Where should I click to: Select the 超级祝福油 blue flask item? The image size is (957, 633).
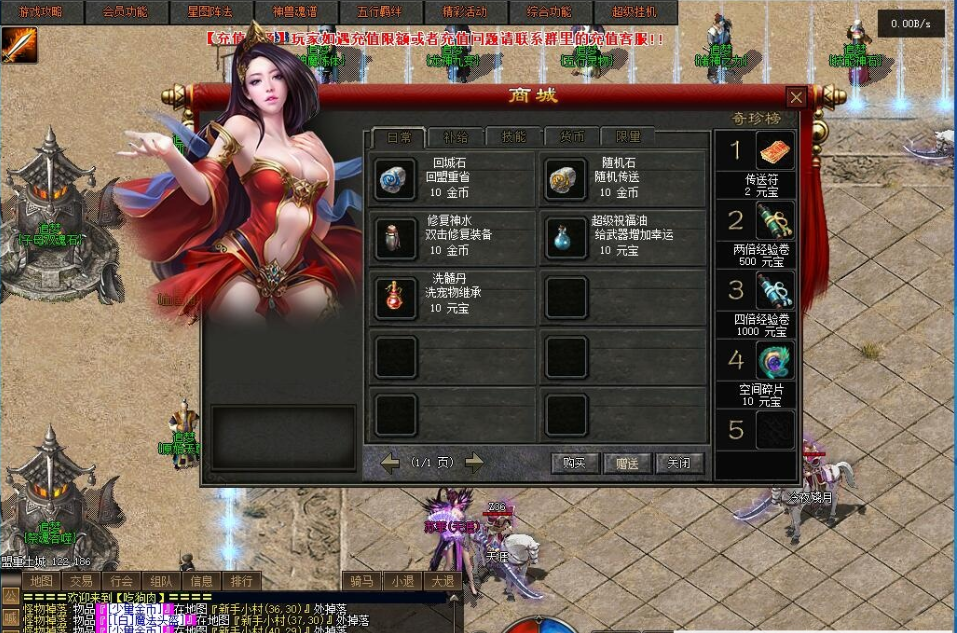click(x=566, y=238)
